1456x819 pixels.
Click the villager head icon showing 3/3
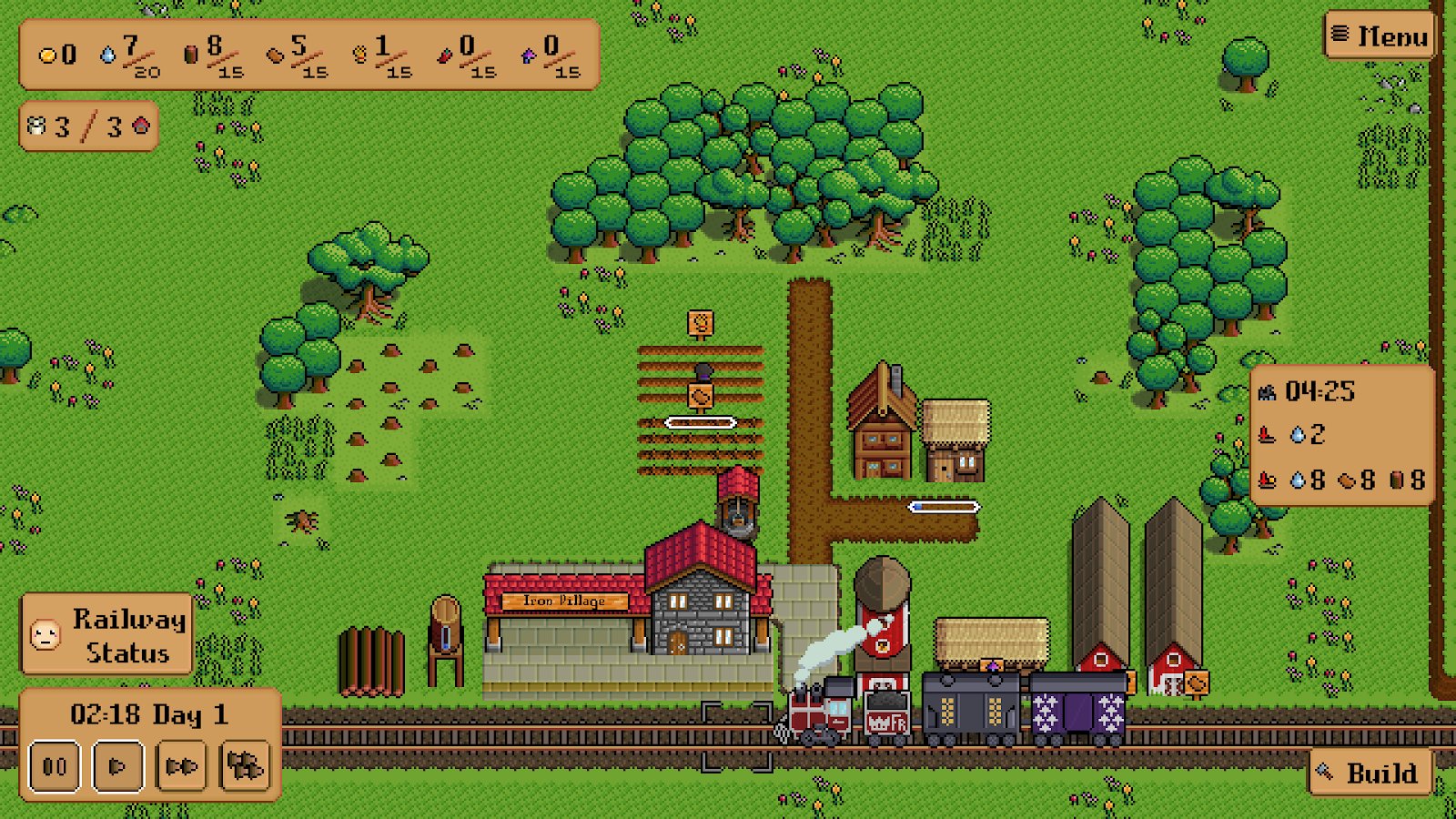(x=35, y=126)
